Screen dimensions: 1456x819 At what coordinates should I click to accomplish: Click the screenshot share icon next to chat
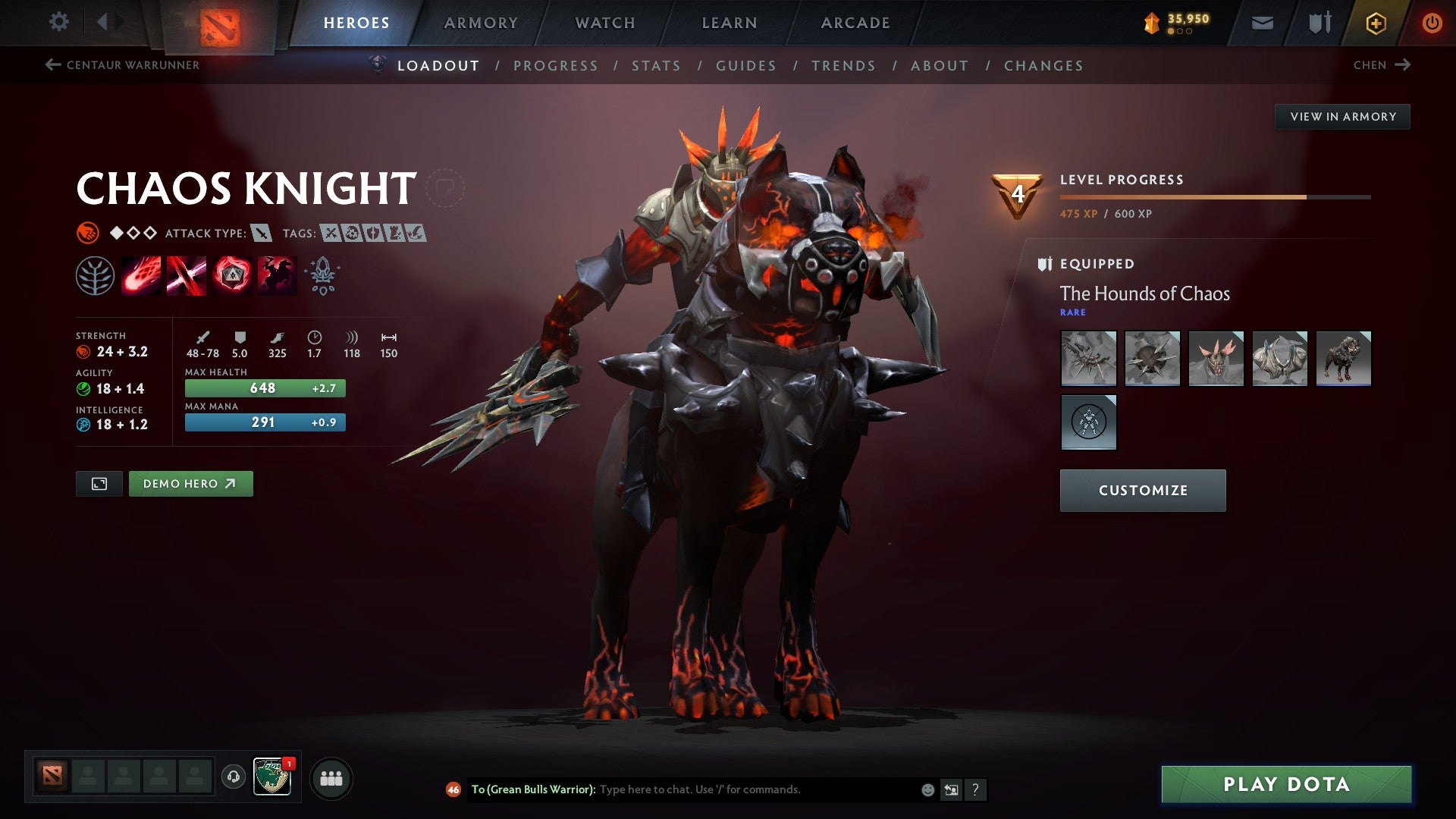pos(950,789)
